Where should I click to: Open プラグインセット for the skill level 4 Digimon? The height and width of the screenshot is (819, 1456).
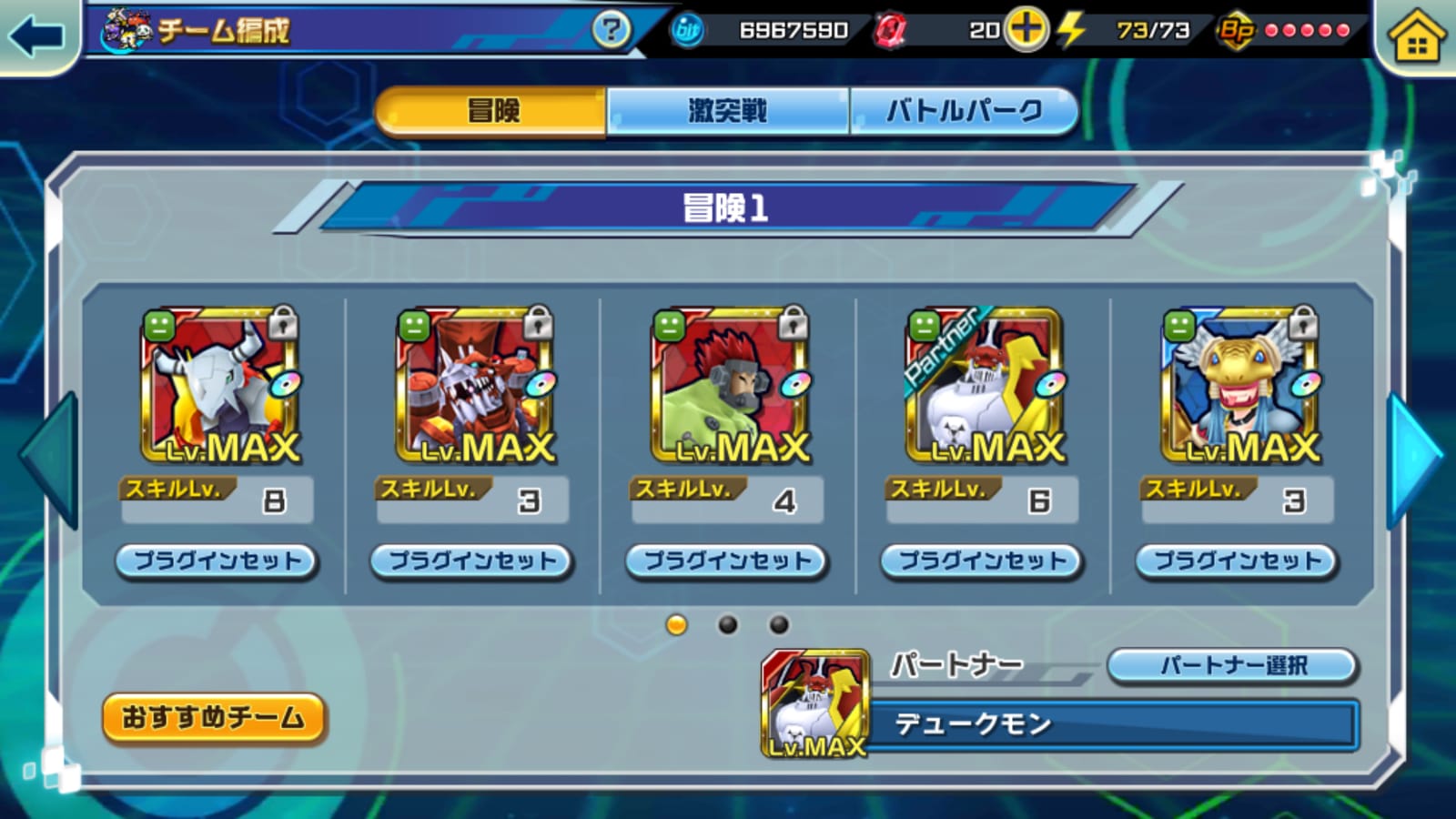tap(726, 561)
